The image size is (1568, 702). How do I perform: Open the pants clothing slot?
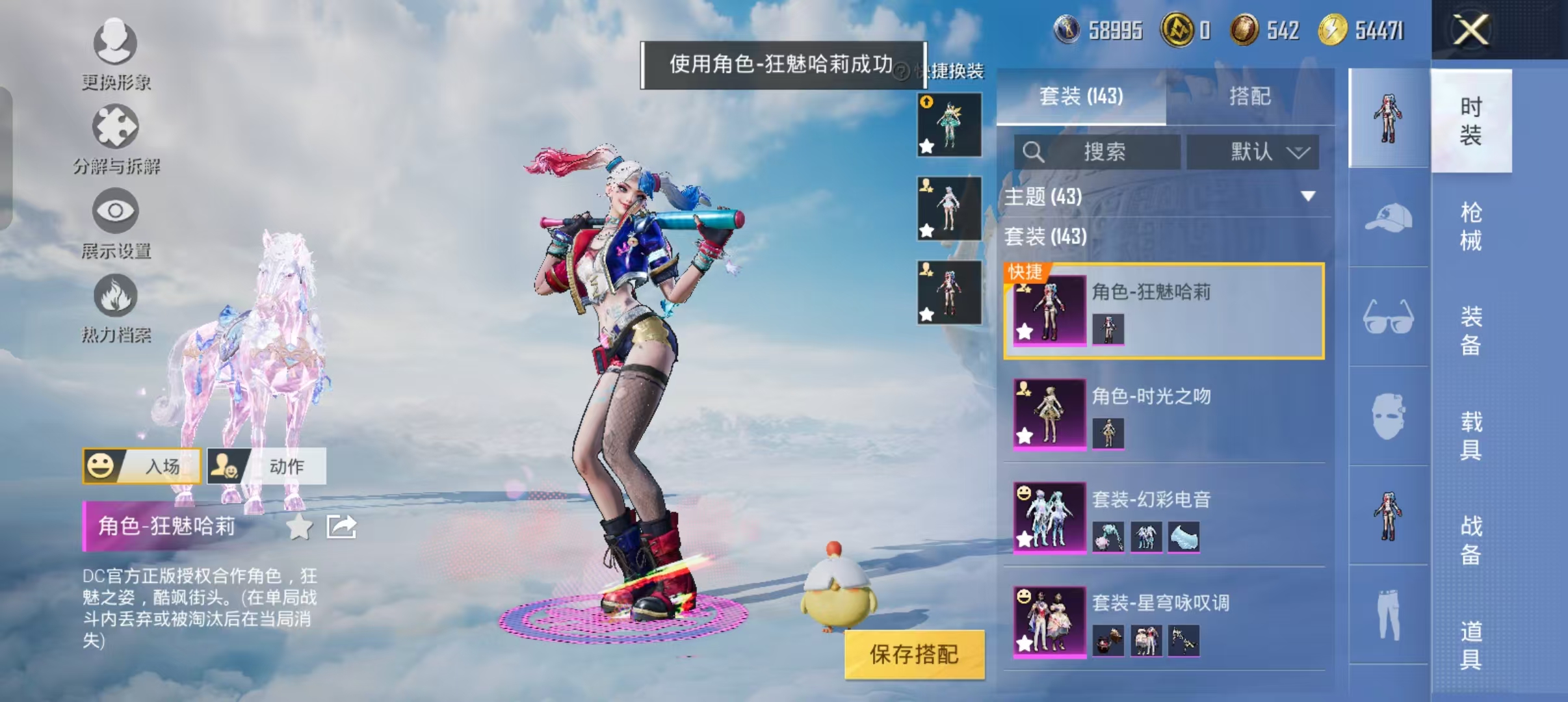(x=1389, y=614)
